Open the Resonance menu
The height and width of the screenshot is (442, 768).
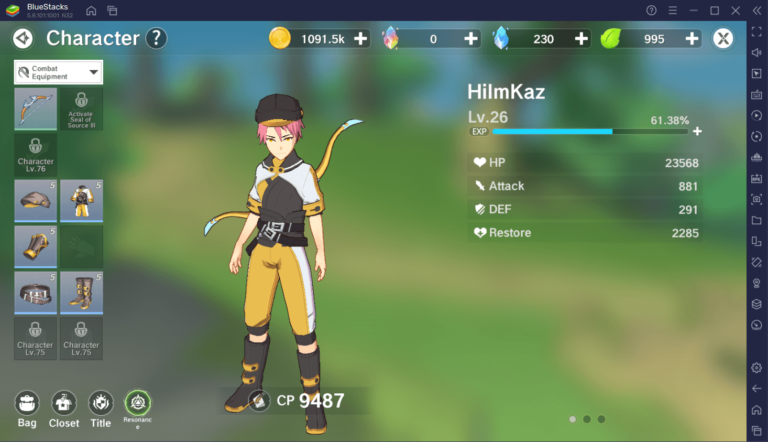(x=137, y=402)
